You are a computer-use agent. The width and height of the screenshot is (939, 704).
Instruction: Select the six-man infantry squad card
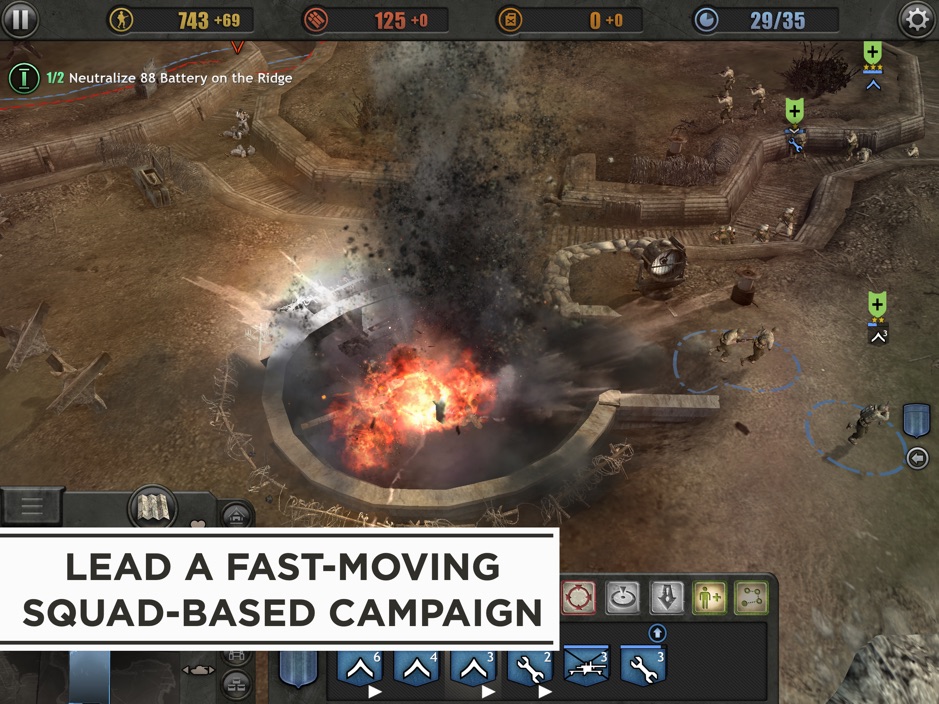tap(361, 667)
